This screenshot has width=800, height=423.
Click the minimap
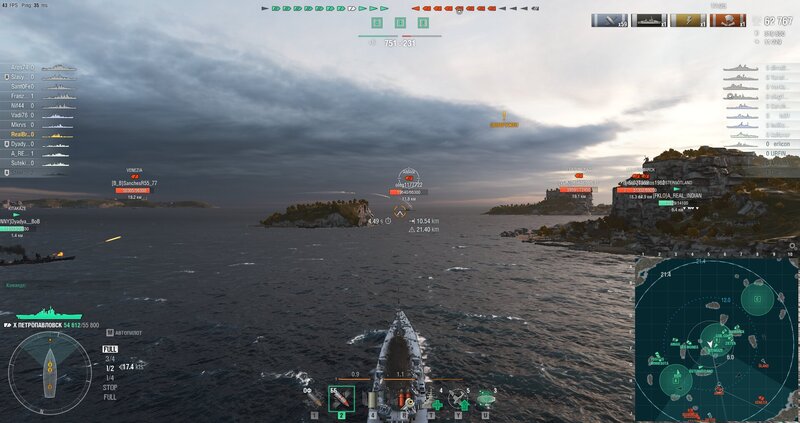(x=716, y=339)
